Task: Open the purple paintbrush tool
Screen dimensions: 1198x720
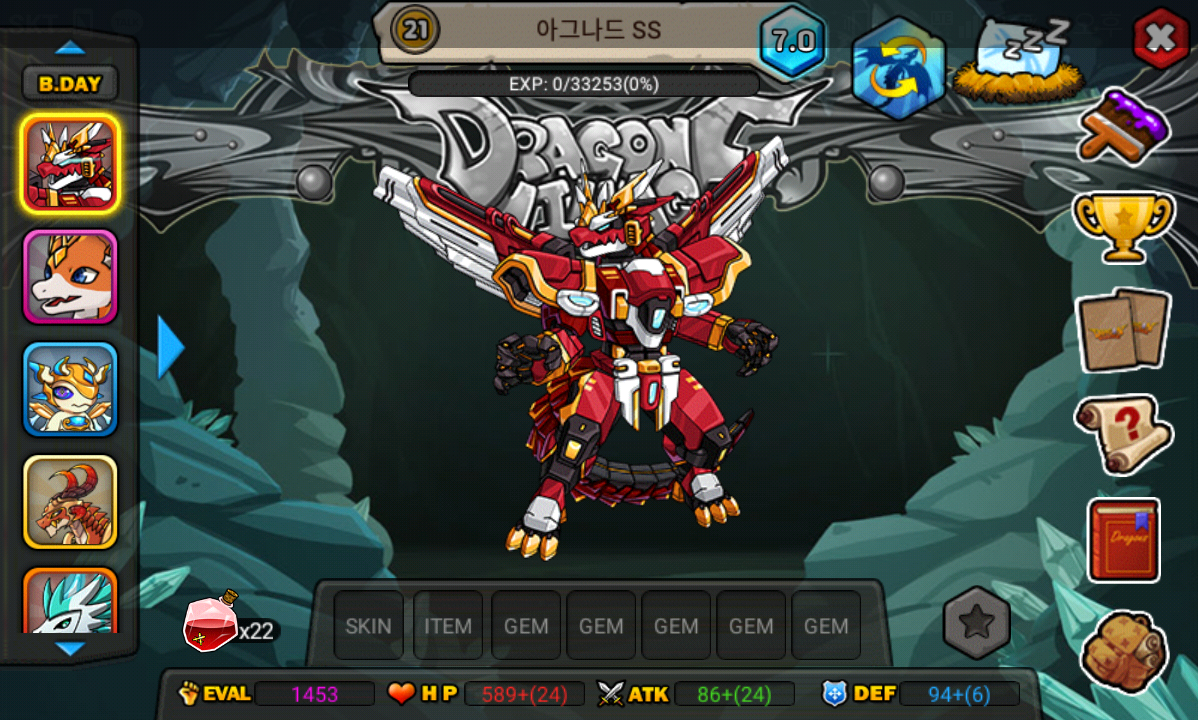Action: (1125, 124)
